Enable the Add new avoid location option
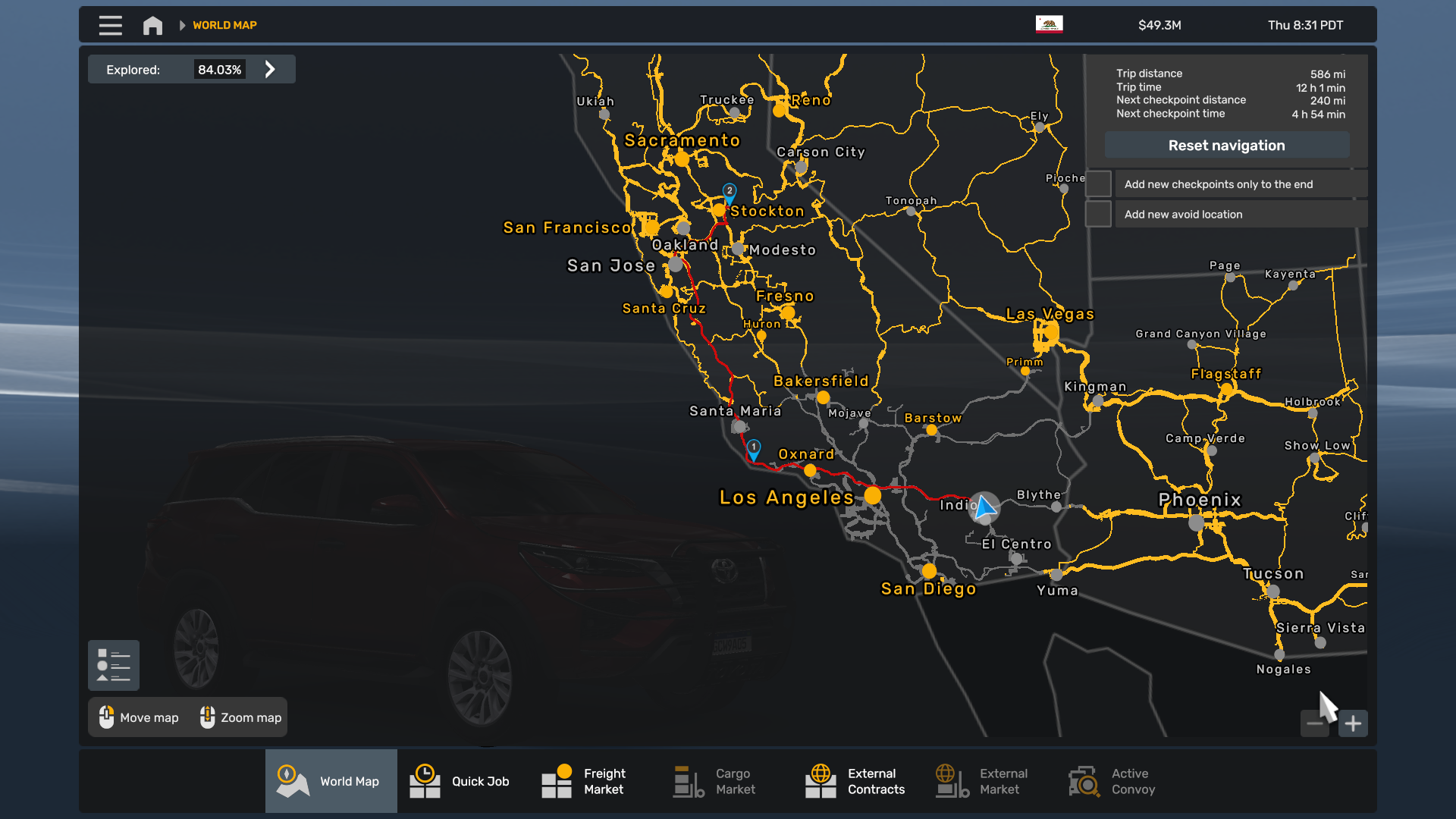 [x=1099, y=214]
